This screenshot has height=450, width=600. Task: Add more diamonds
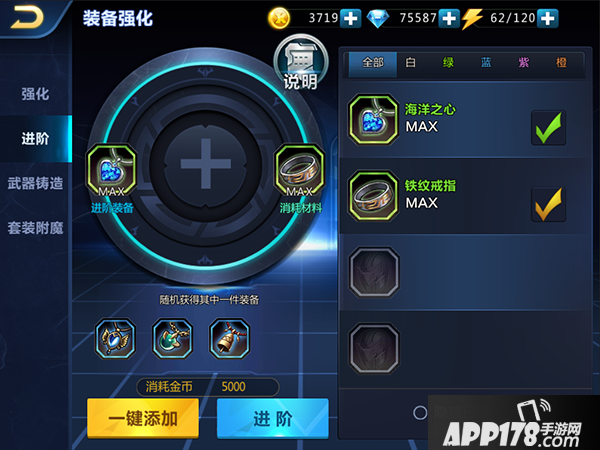pyautogui.click(x=449, y=17)
